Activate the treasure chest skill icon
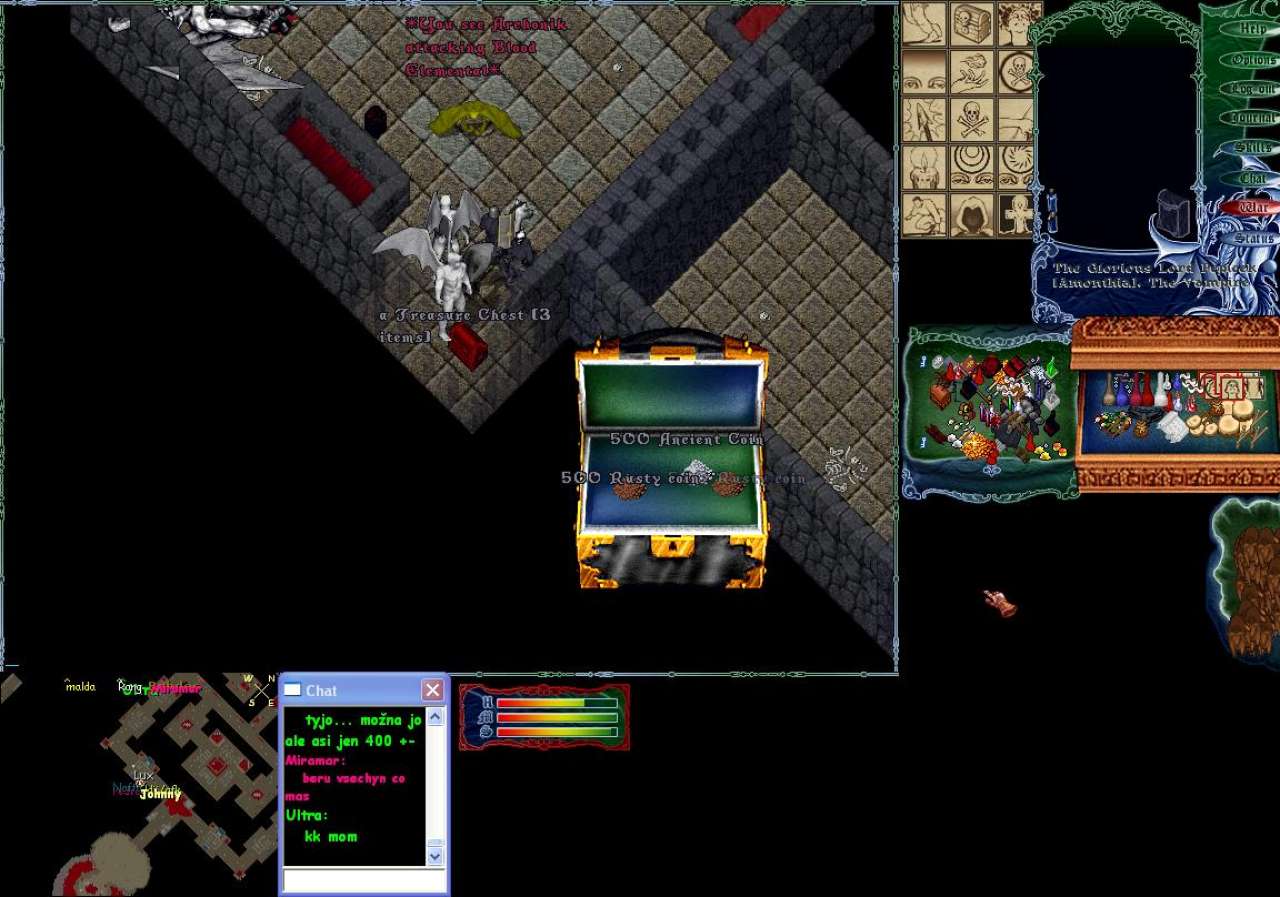The image size is (1280, 897). click(x=972, y=25)
